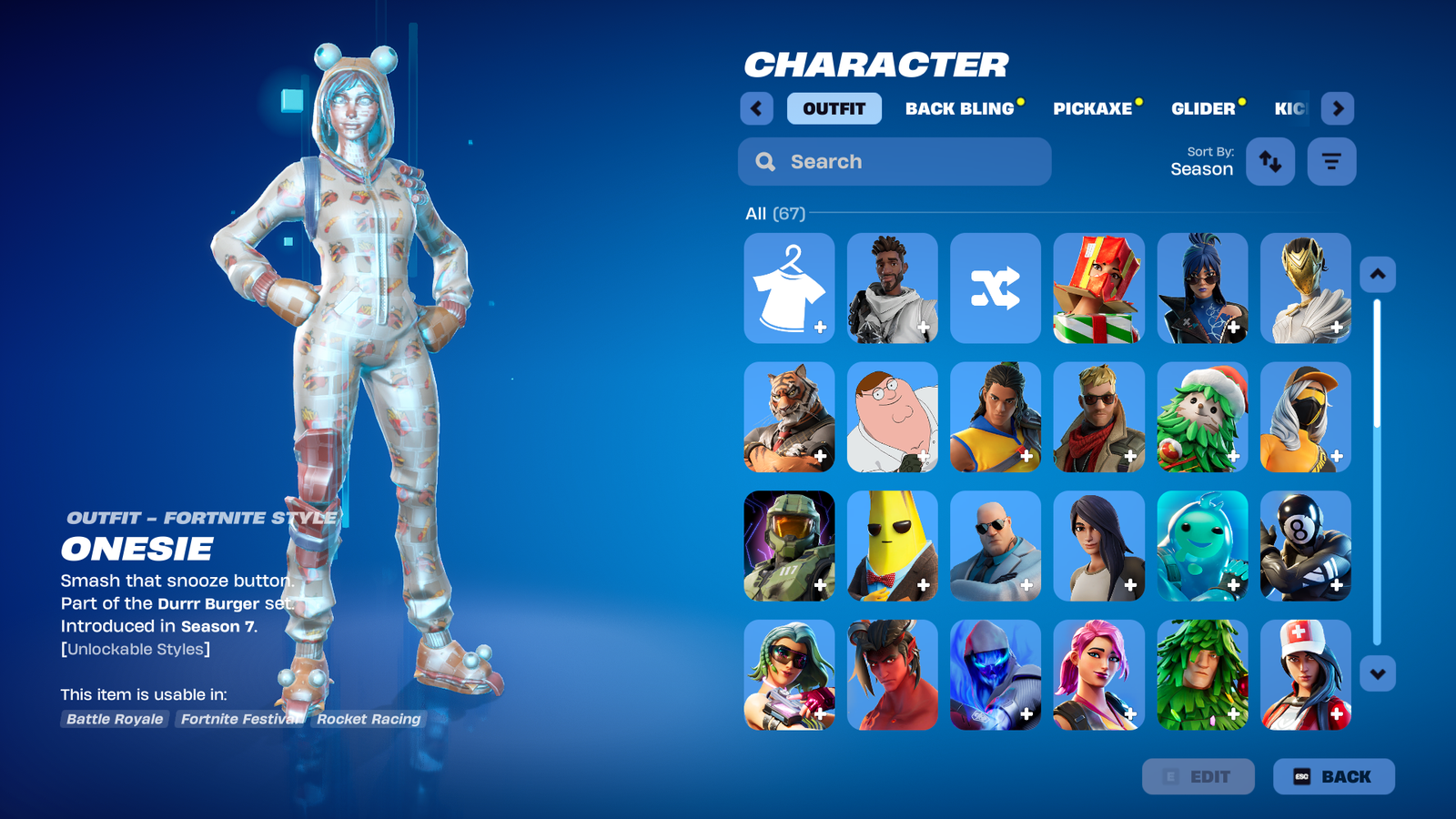Viewport: 1456px width, 819px height.
Task: Select the tiger character outfit
Action: point(789,417)
